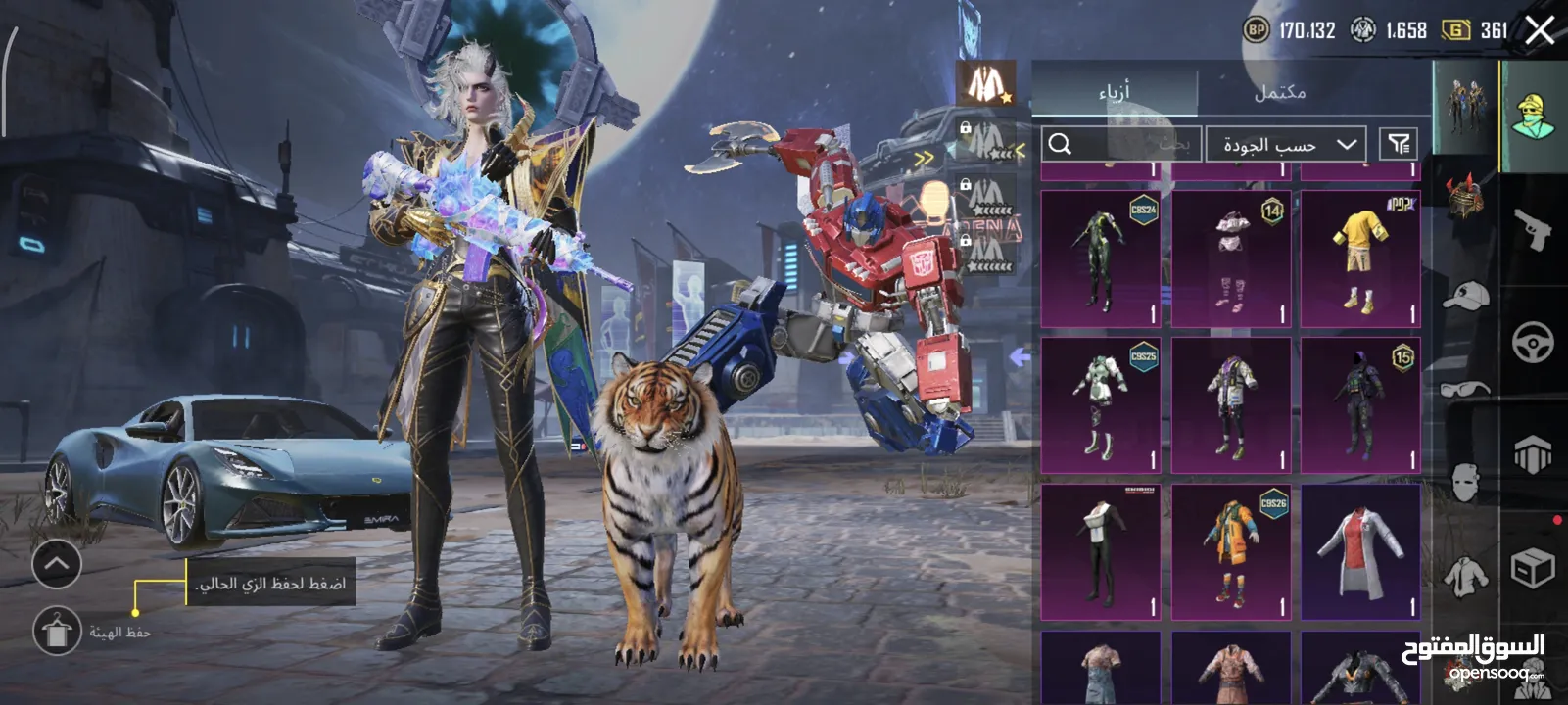Choose the orange jacket CBS26 outfit
Image resolution: width=1568 pixels, height=705 pixels.
[1230, 552]
